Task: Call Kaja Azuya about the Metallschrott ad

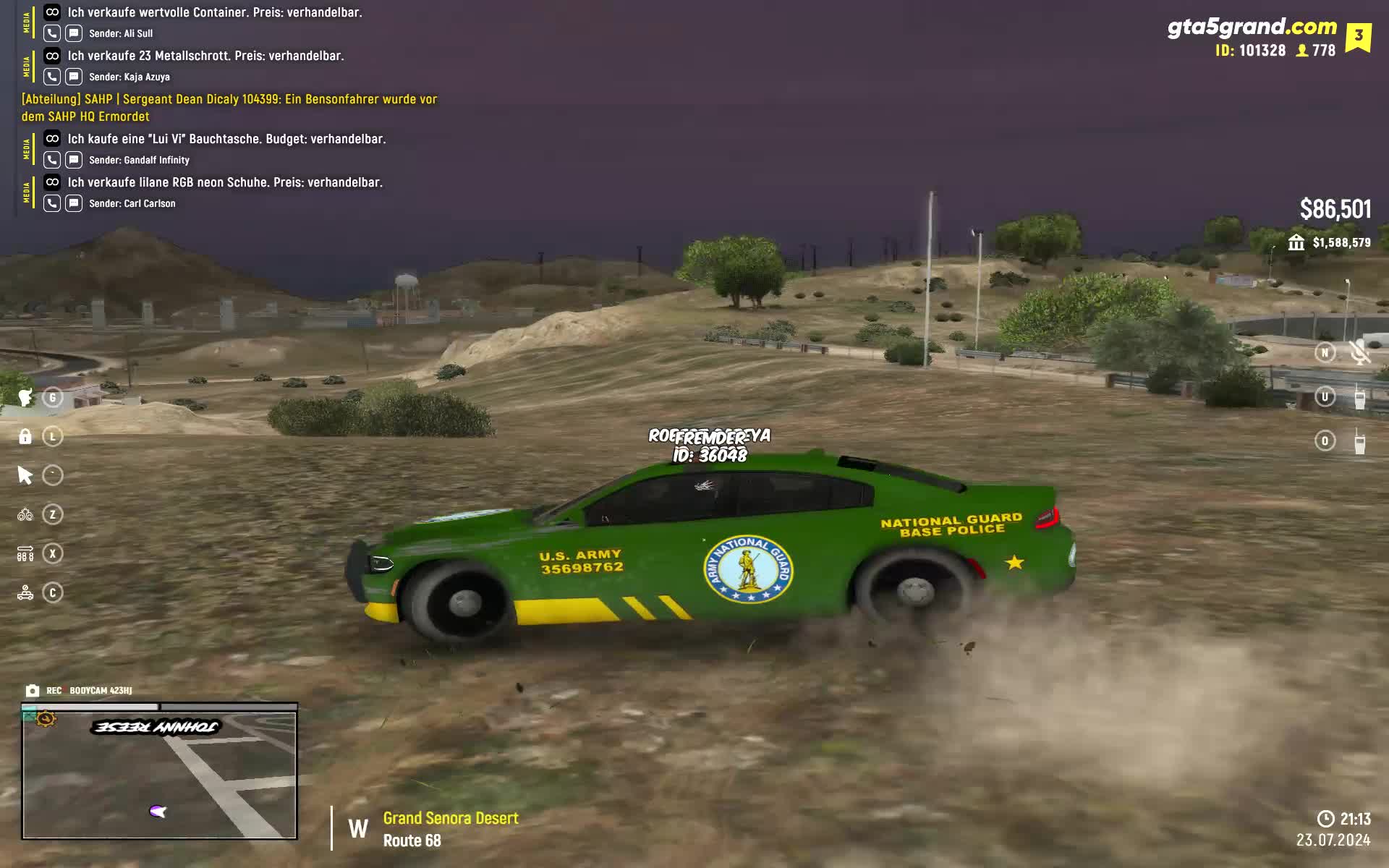Action: coord(52,77)
